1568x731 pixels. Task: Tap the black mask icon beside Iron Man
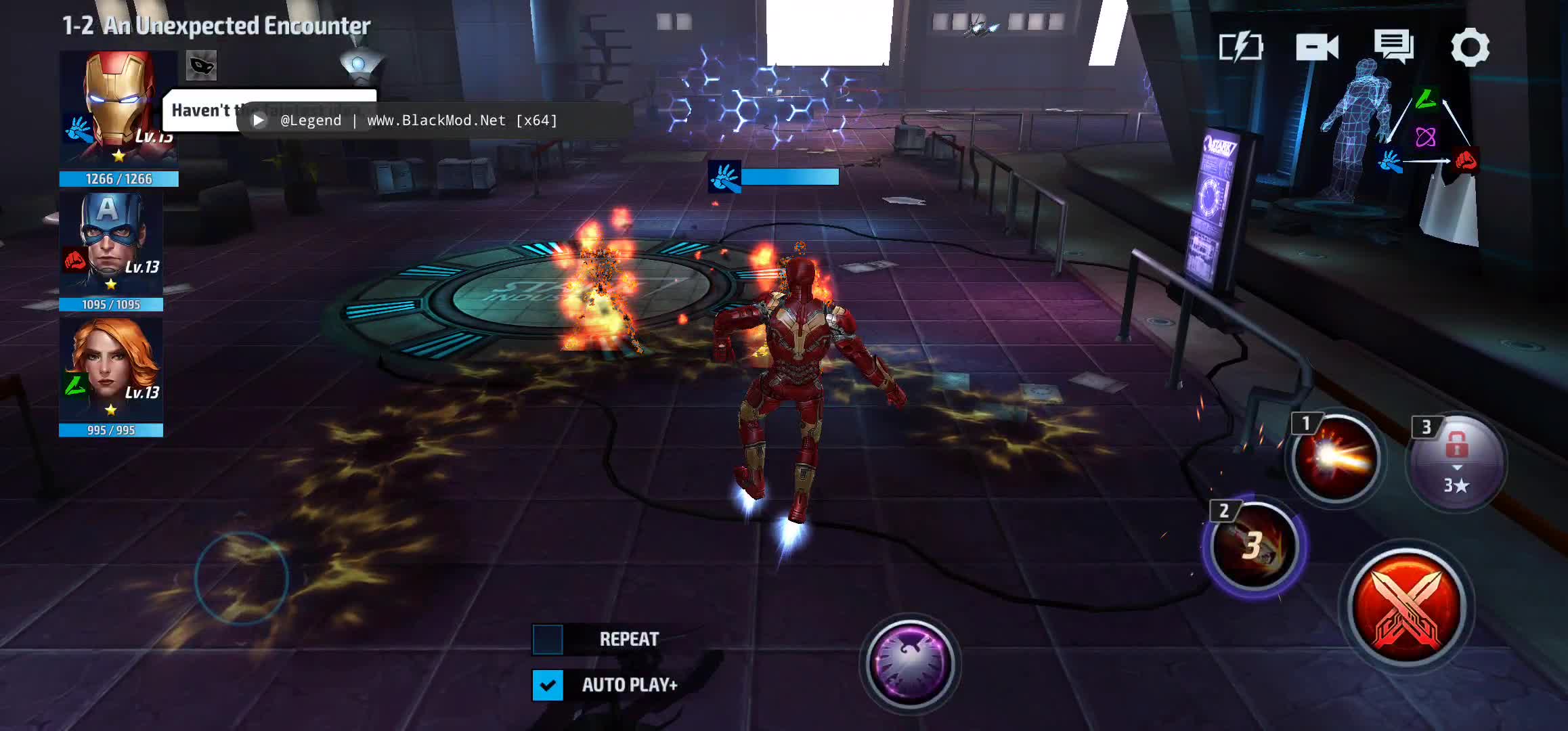pos(201,66)
